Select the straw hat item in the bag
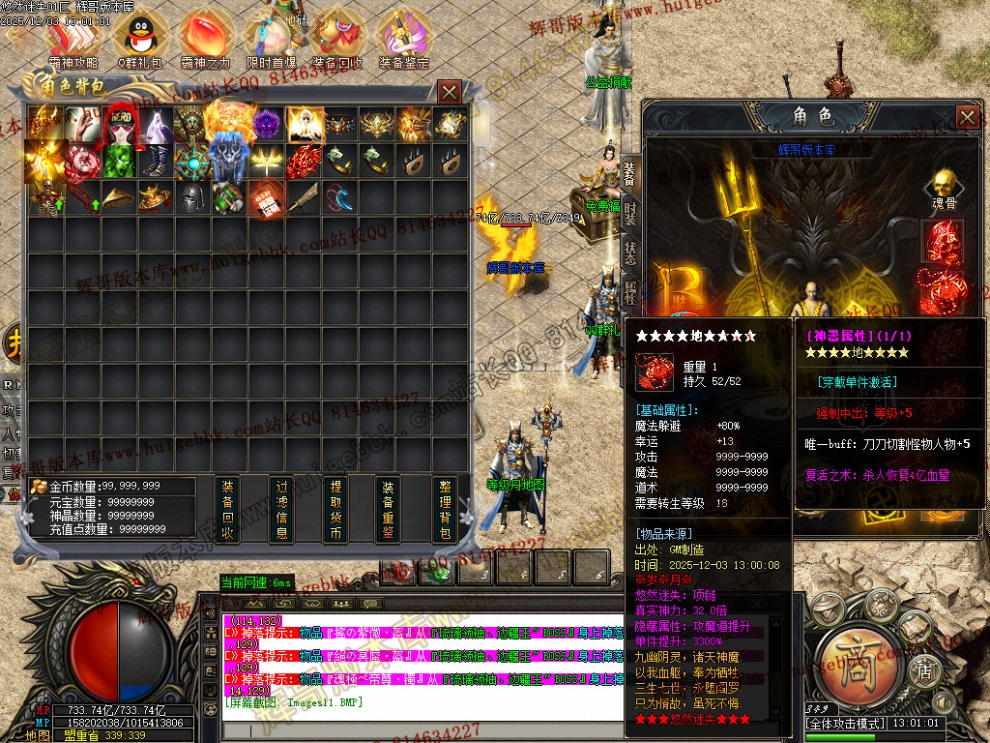 pyautogui.click(x=118, y=197)
